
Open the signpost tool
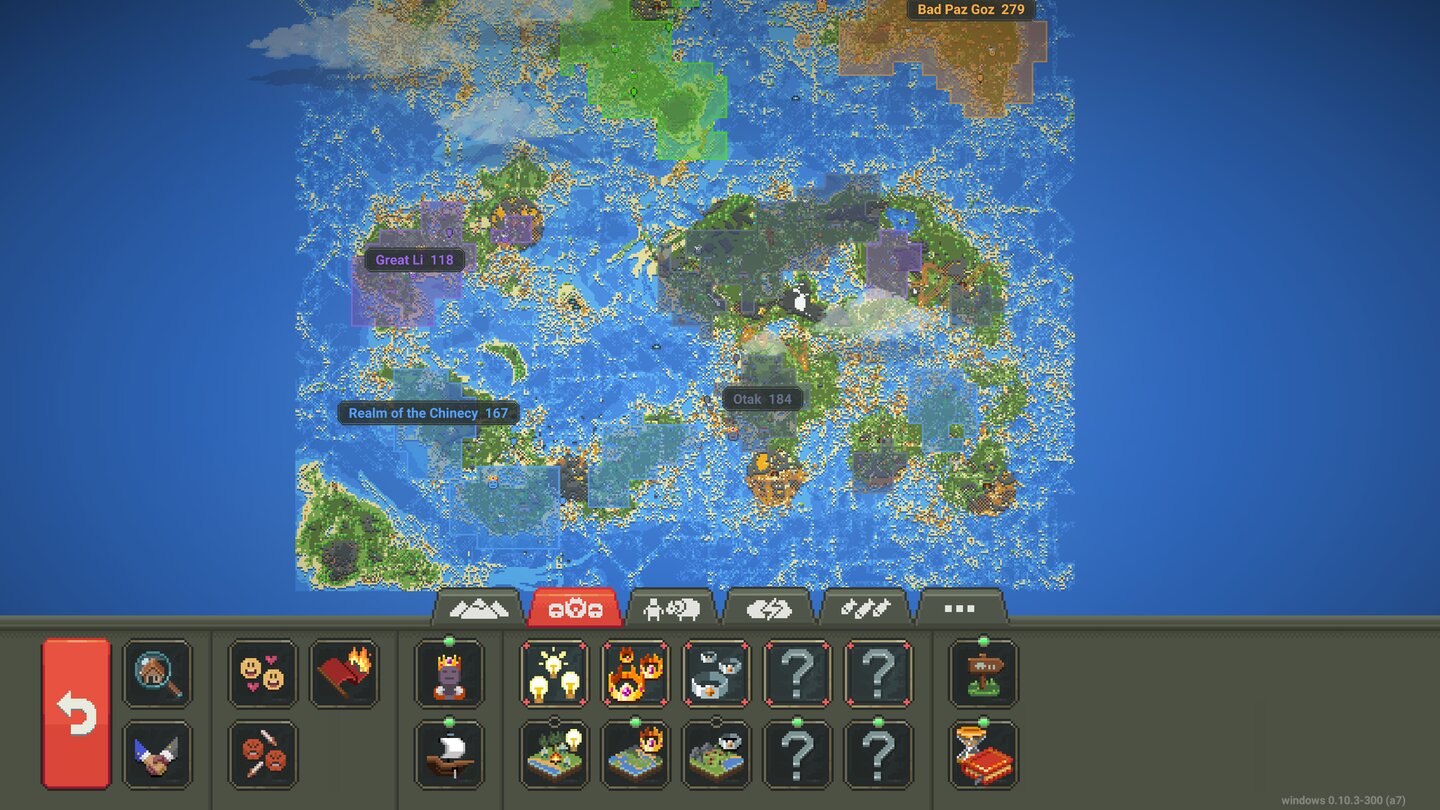[982, 675]
